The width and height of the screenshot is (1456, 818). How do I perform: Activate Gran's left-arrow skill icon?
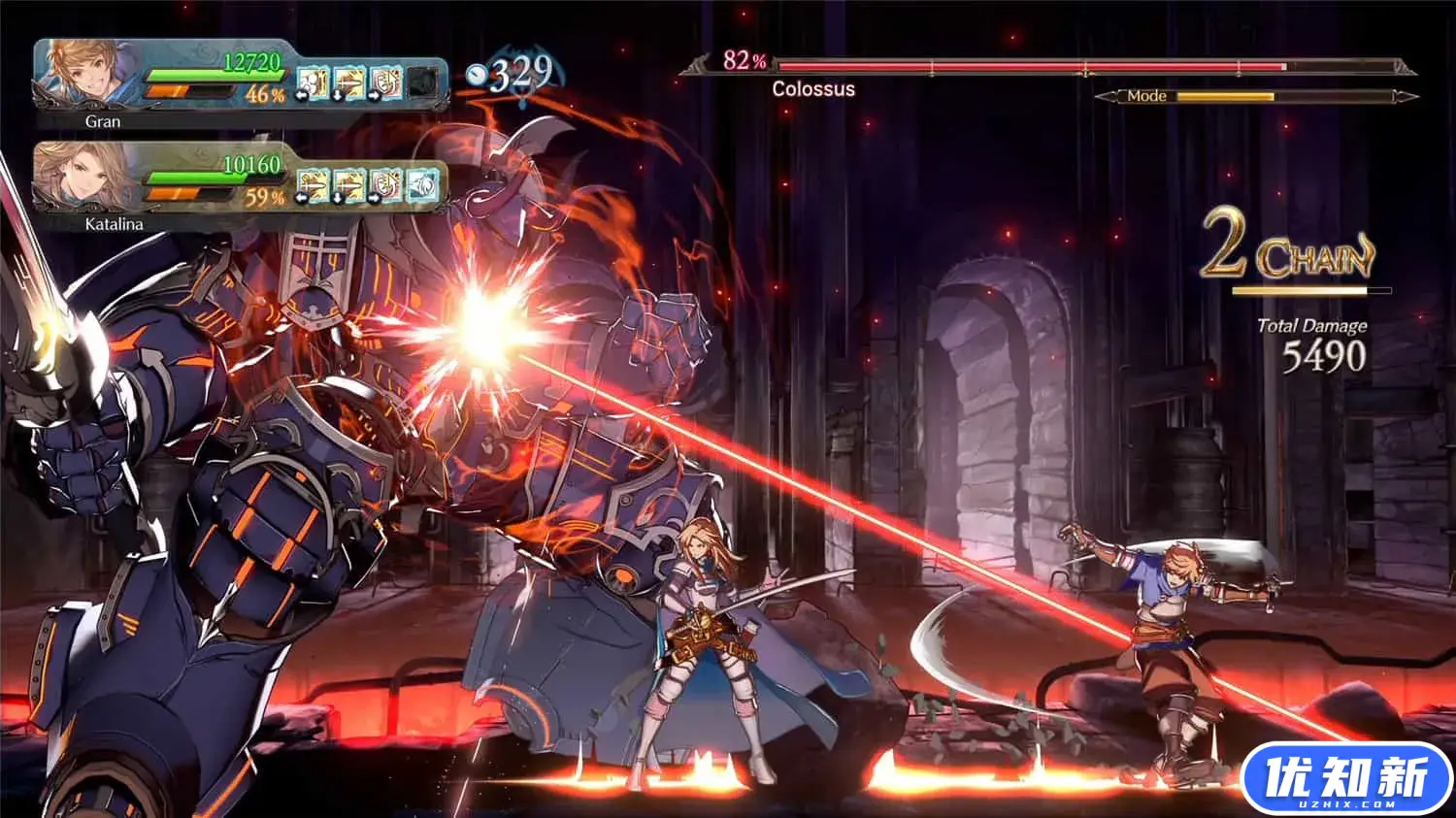coord(312,83)
